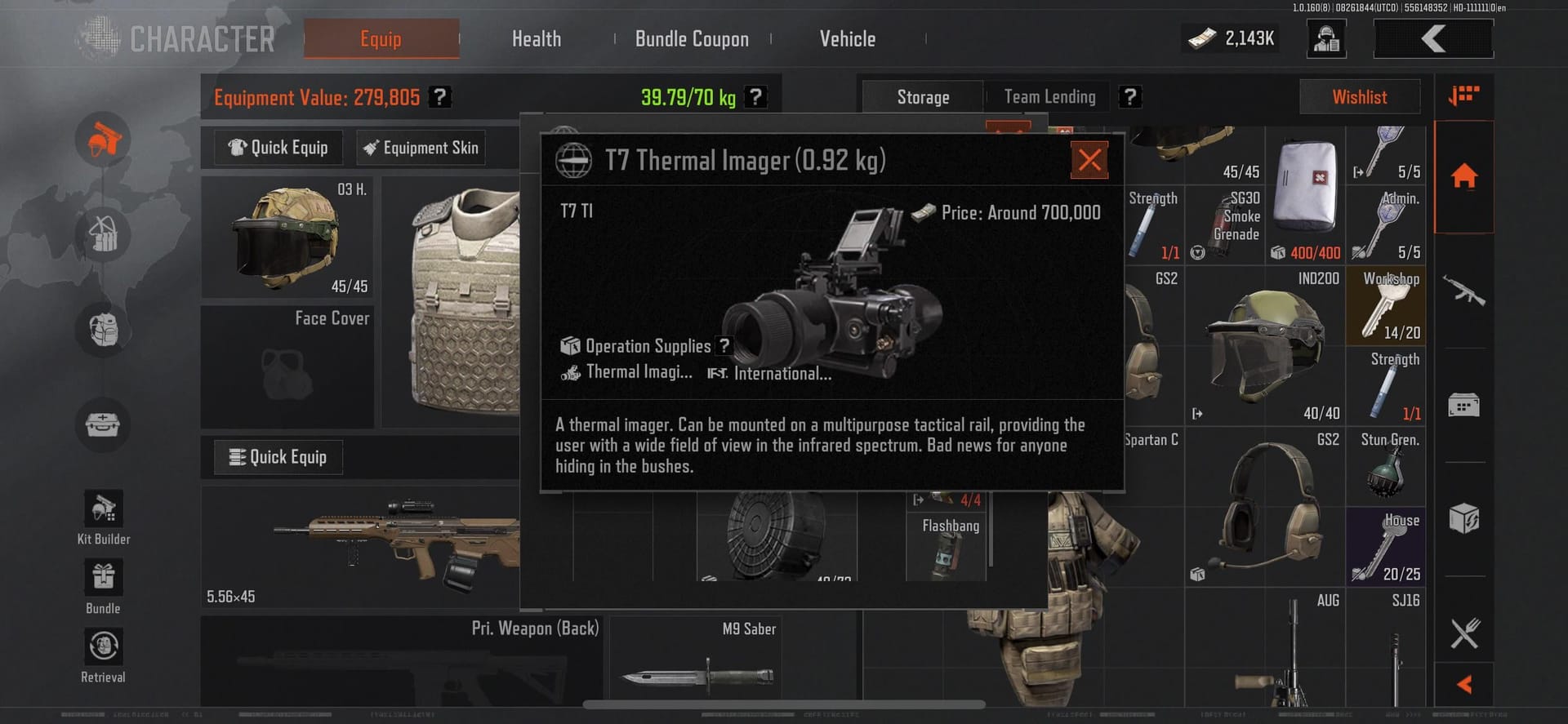The height and width of the screenshot is (724, 1568).
Task: Open Equipment Skin options
Action: tap(421, 148)
